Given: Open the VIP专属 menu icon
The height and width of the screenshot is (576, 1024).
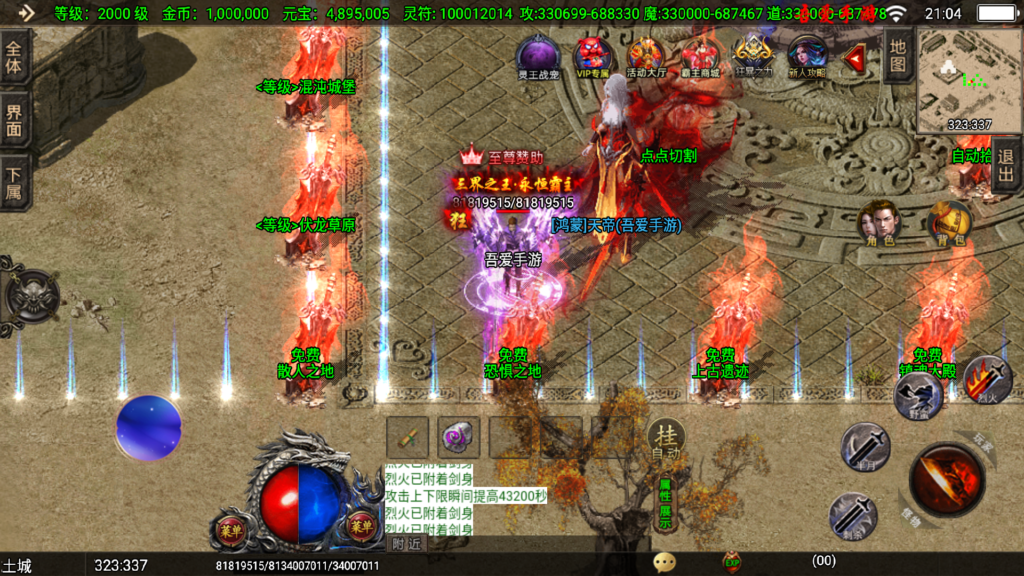Looking at the screenshot, I should coord(592,56).
